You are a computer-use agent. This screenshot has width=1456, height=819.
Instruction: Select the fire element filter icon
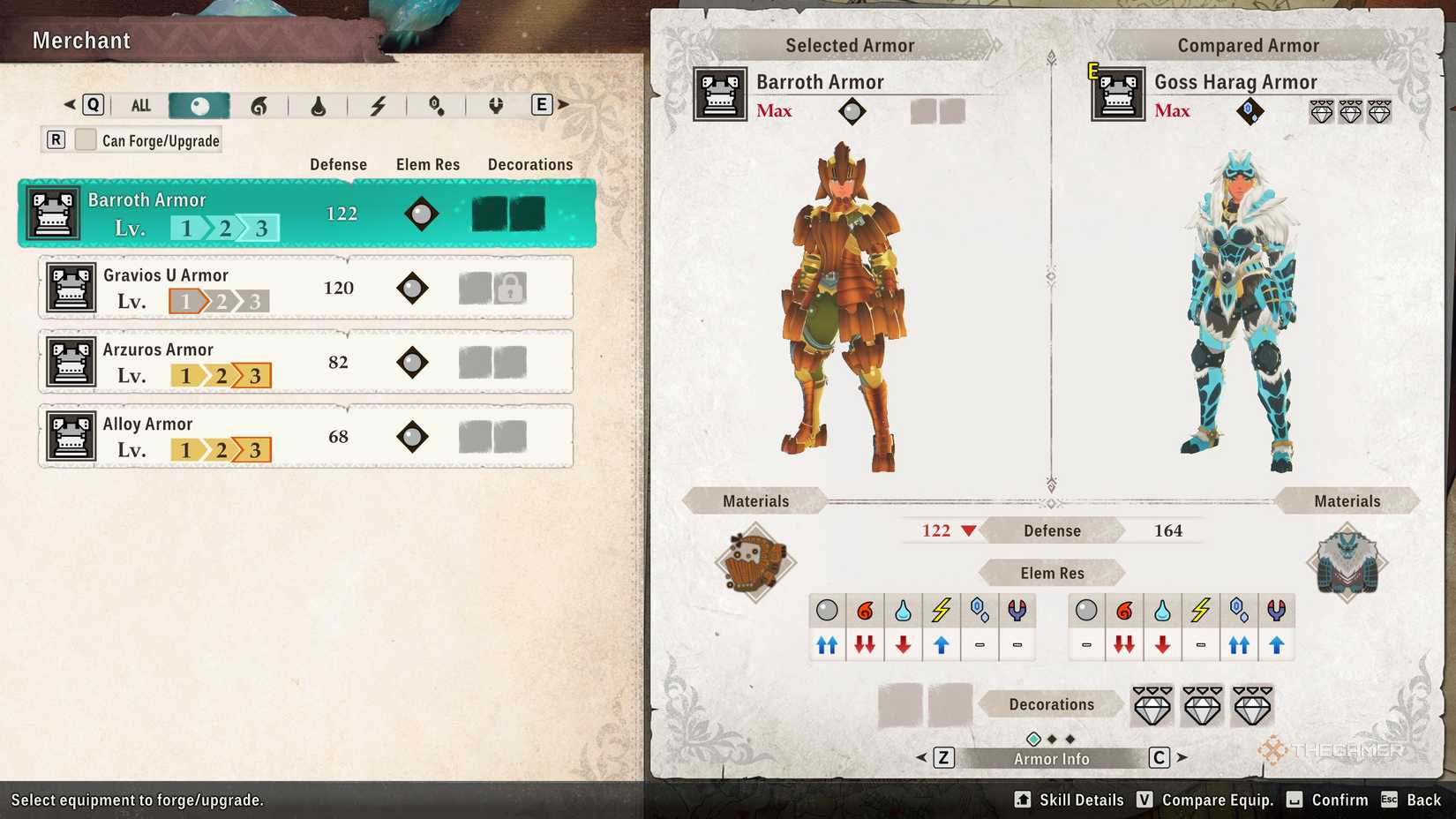coord(260,104)
